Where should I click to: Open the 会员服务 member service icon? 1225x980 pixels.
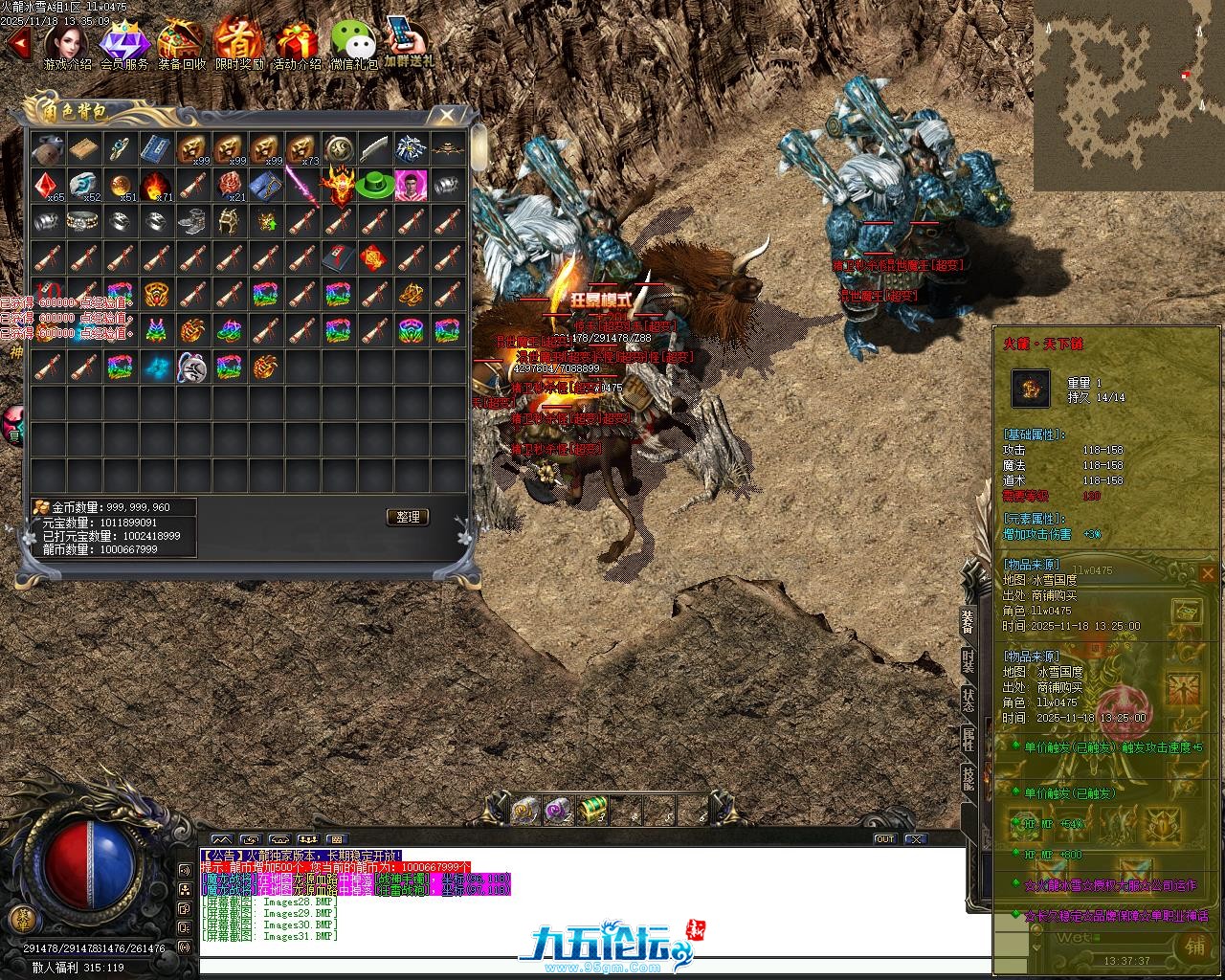point(124,43)
